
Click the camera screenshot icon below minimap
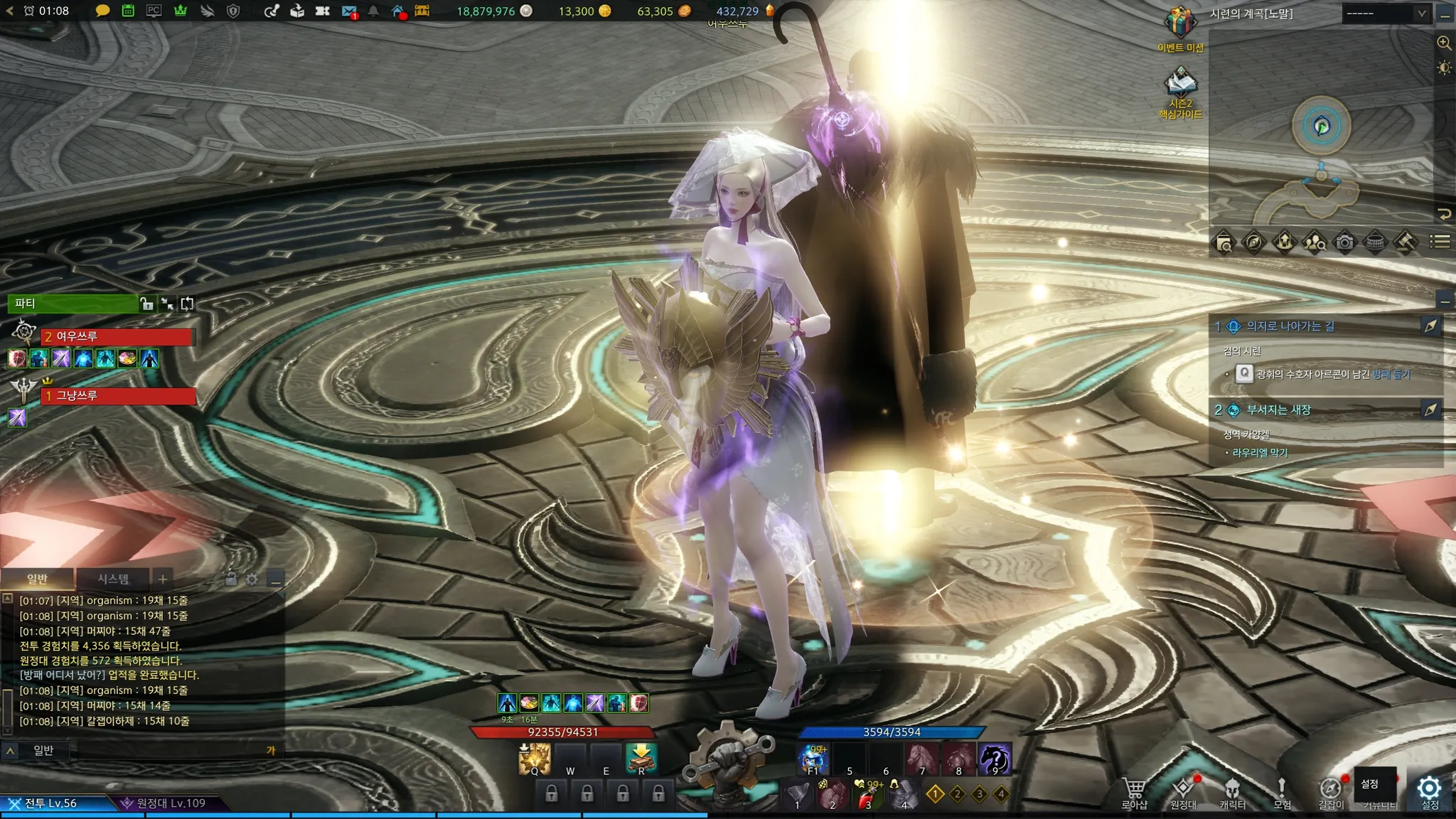coord(1344,242)
